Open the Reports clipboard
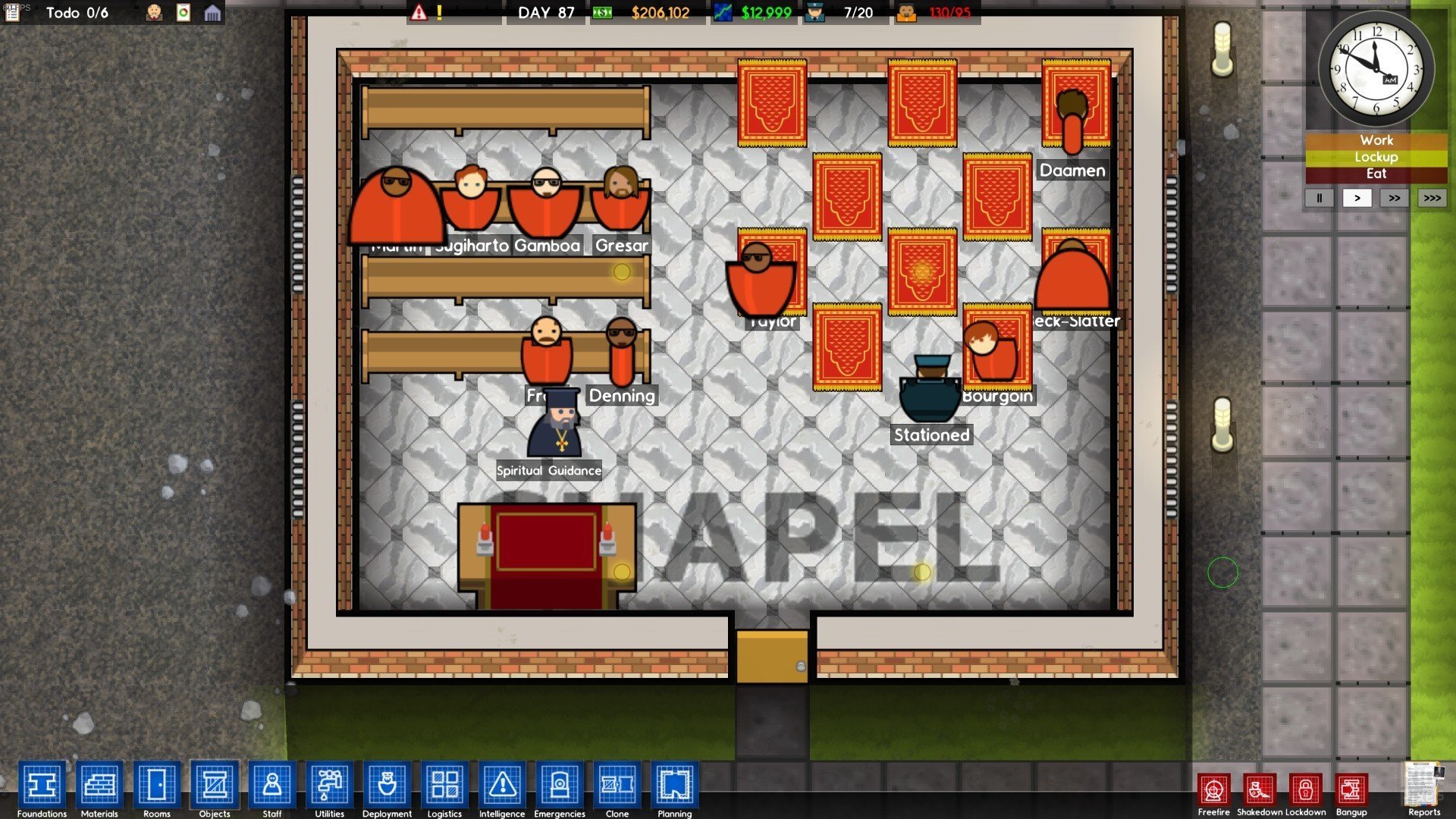Screen dimensions: 1456x819 1423,786
